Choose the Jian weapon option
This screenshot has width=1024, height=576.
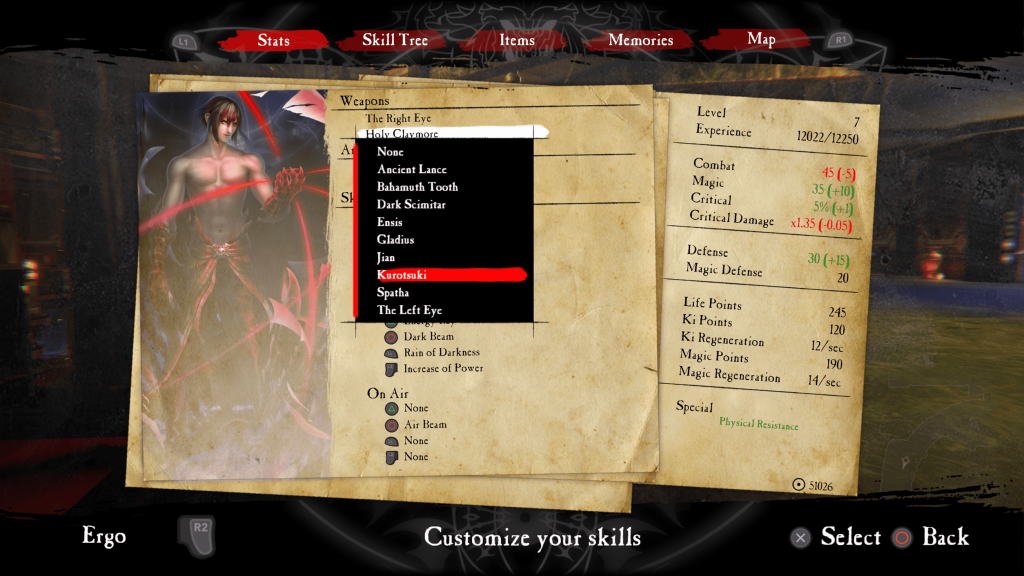[x=387, y=258]
